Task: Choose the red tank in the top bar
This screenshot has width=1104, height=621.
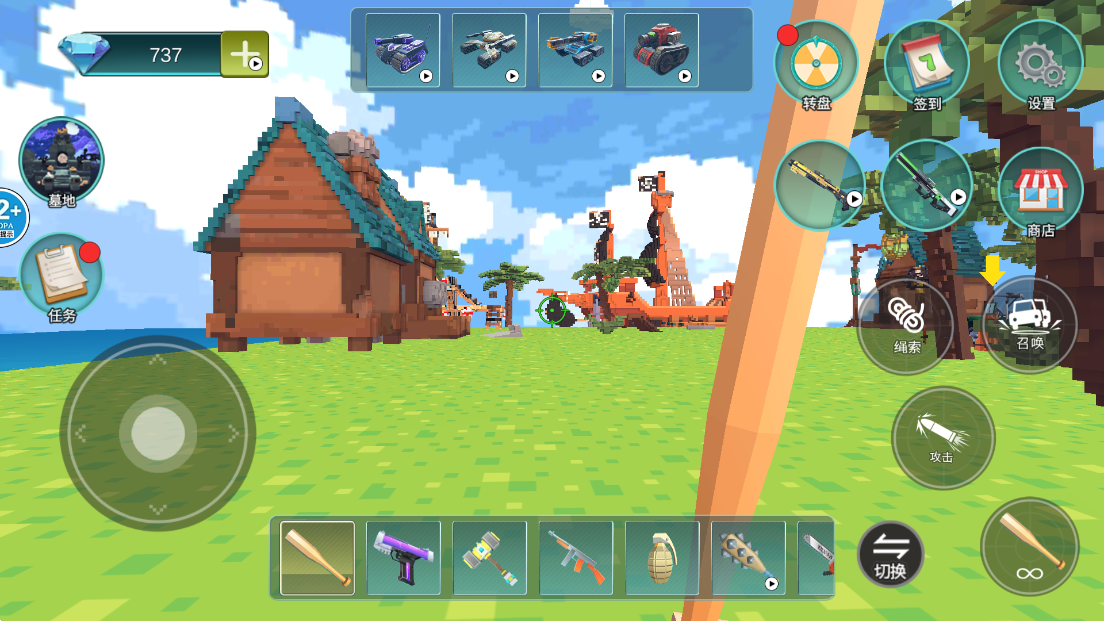Action: coord(661,49)
